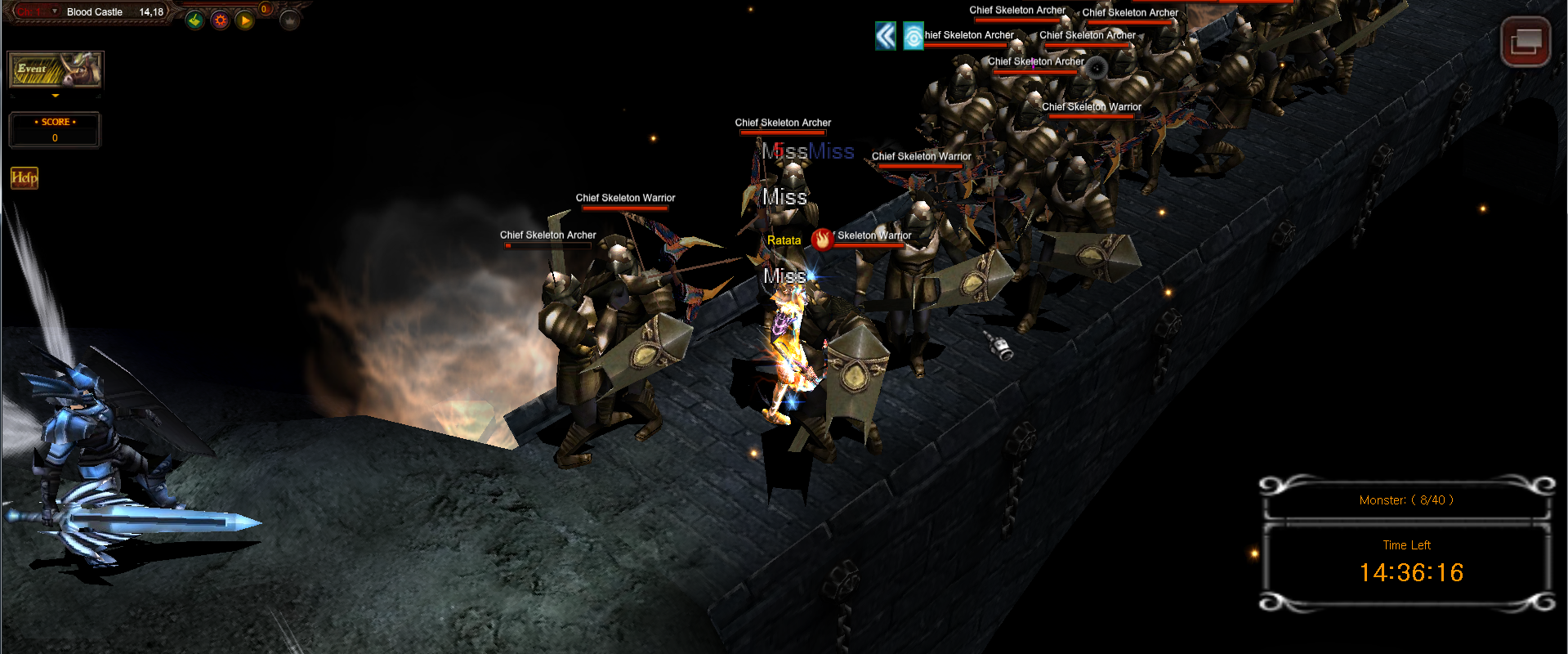Image resolution: width=1568 pixels, height=654 pixels.
Task: Click the yellow play arrow icon
Action: [x=244, y=20]
